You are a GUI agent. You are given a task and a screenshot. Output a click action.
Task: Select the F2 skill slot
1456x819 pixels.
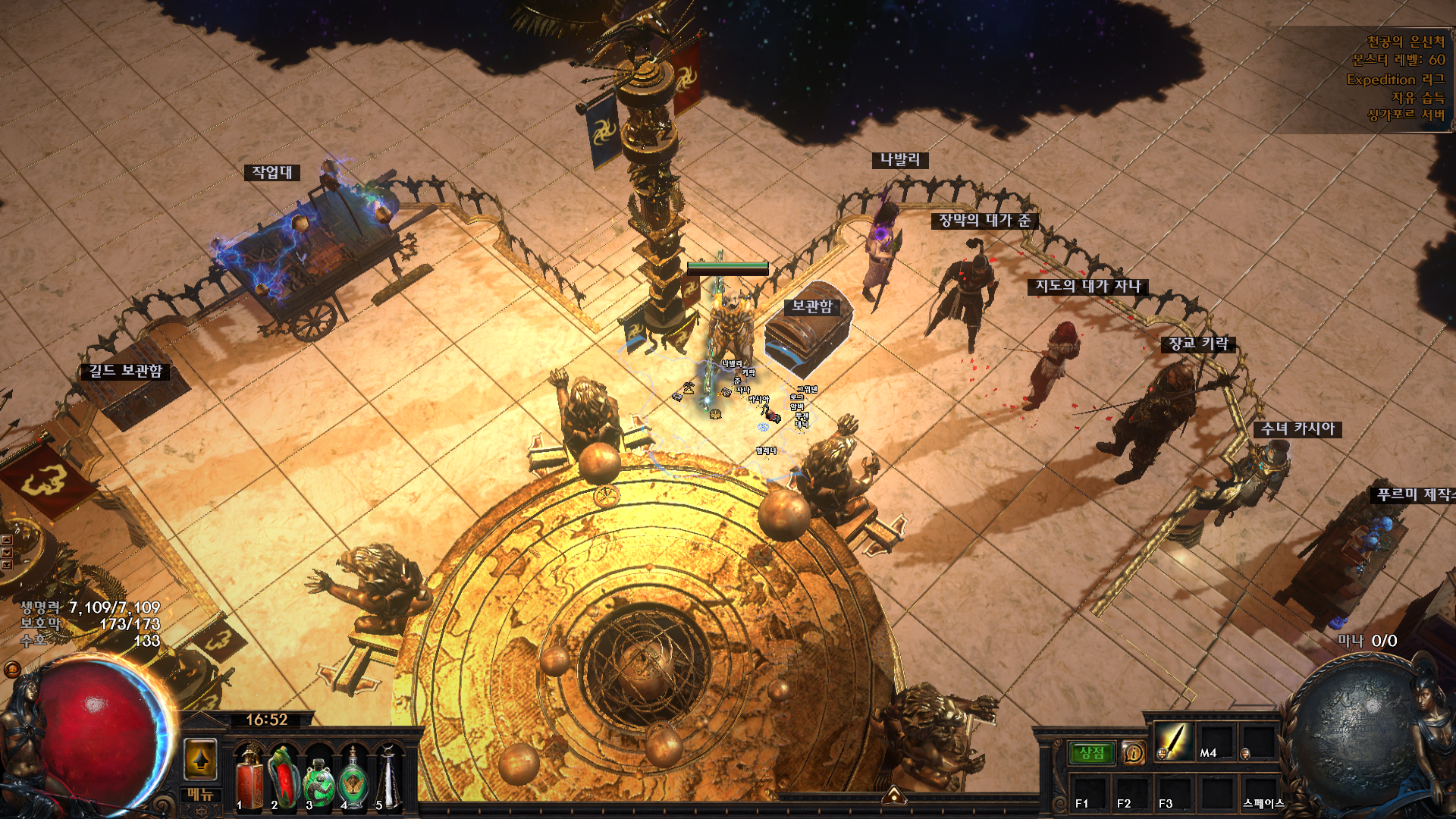pyautogui.click(x=1131, y=792)
